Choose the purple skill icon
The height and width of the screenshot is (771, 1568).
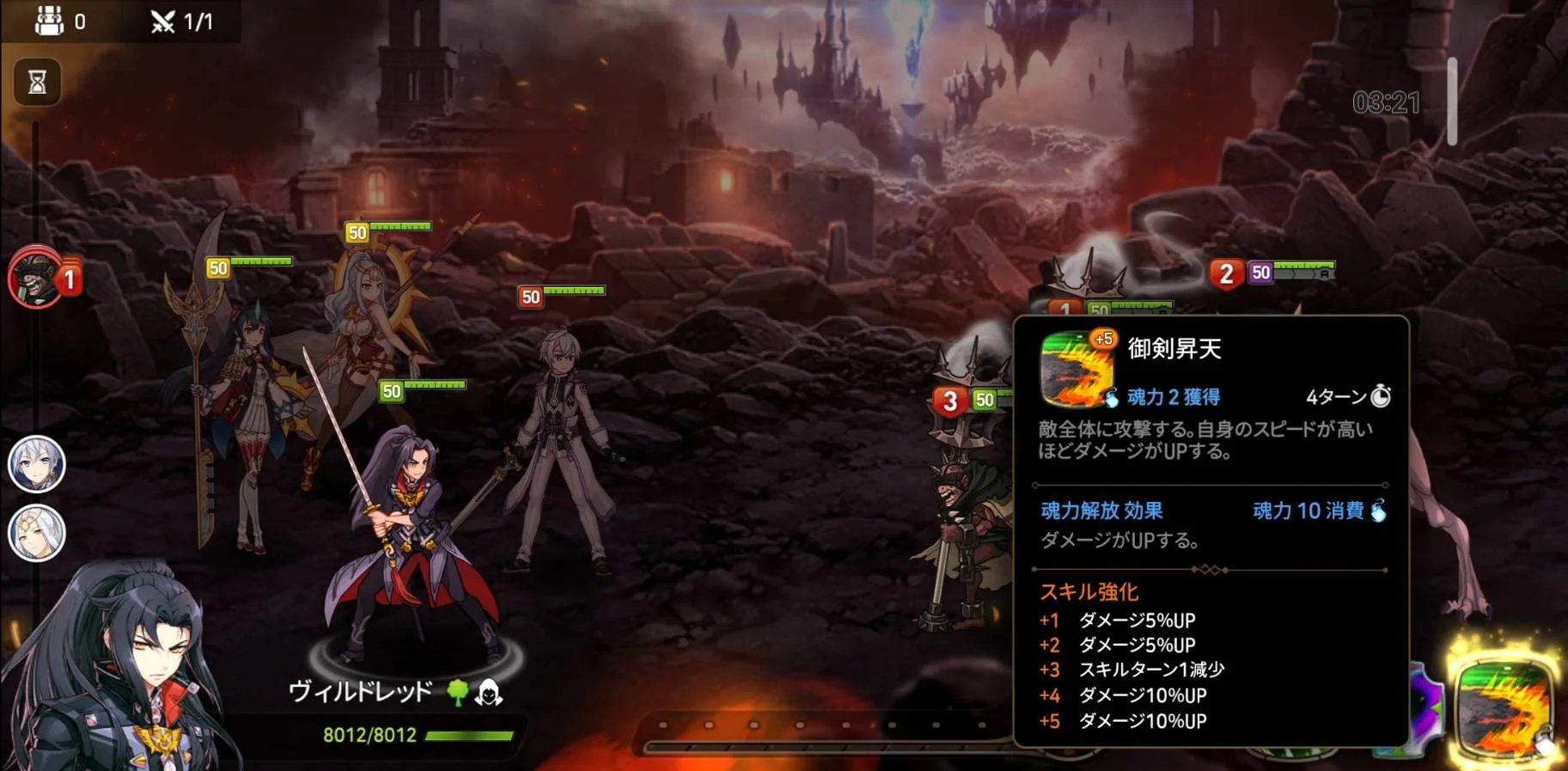pyautogui.click(x=1426, y=707)
